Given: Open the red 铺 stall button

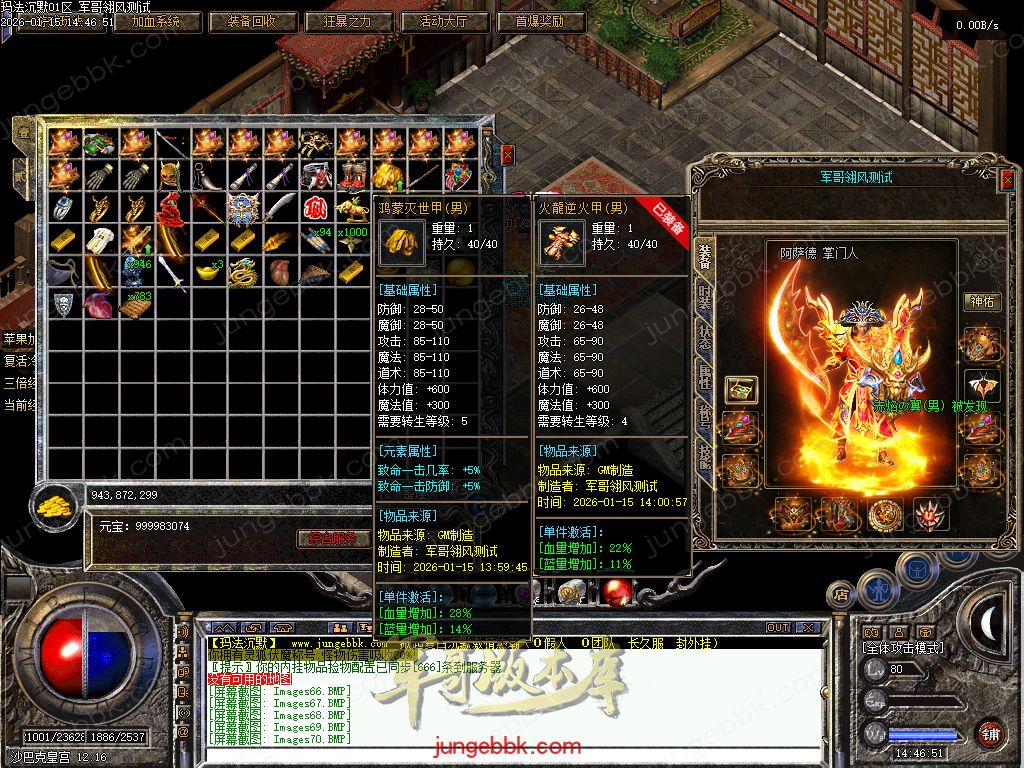Looking at the screenshot, I should click(x=990, y=733).
